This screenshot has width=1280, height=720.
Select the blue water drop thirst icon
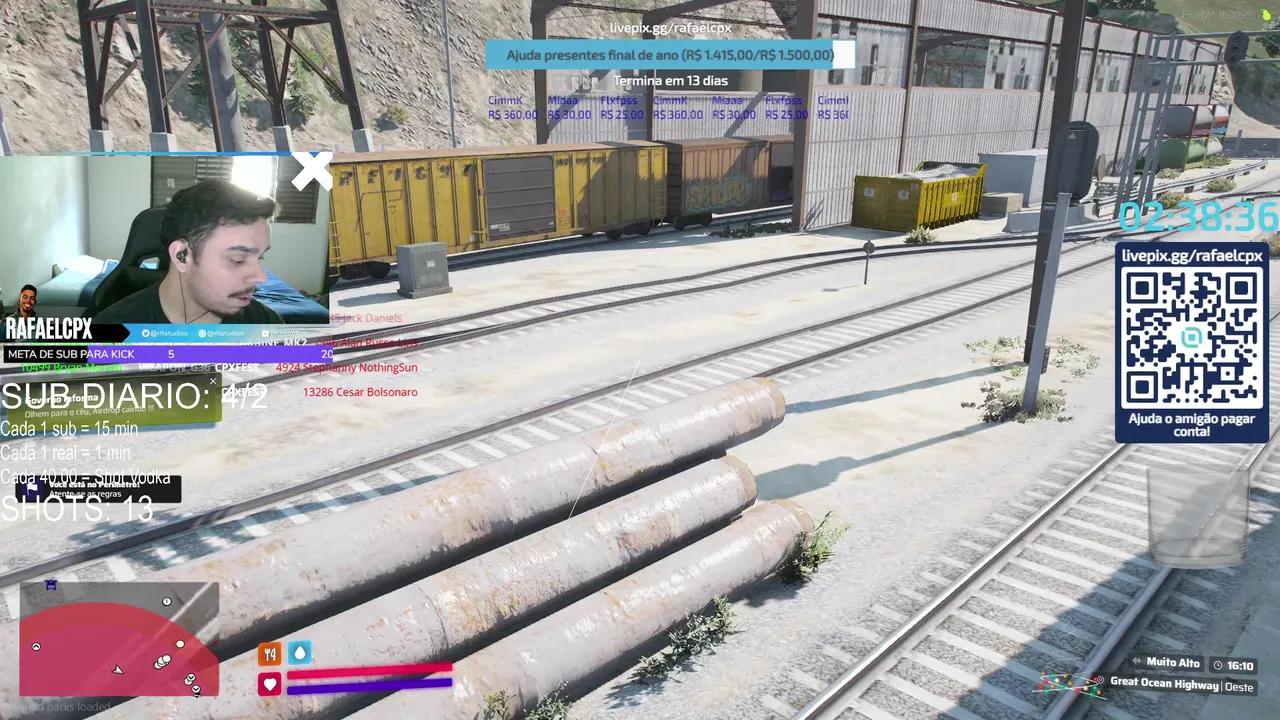tap(300, 653)
